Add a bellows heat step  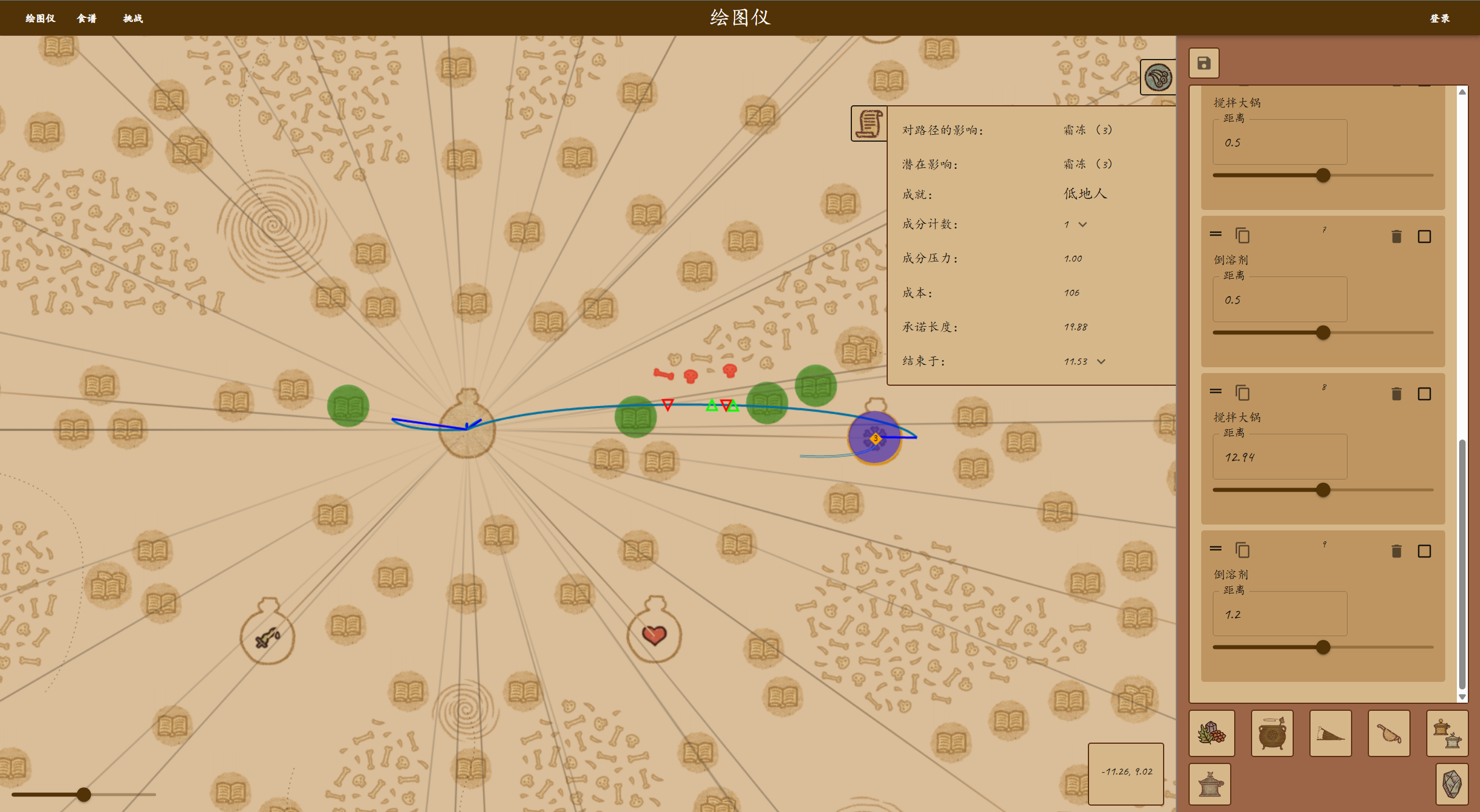(1330, 733)
